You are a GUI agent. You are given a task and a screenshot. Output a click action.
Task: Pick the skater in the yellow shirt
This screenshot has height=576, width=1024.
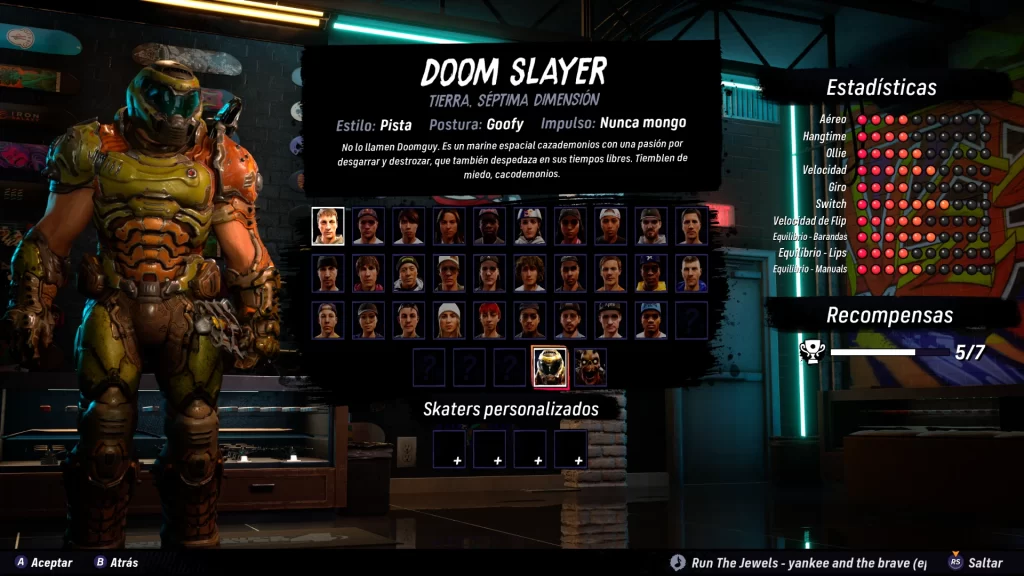pos(651,273)
